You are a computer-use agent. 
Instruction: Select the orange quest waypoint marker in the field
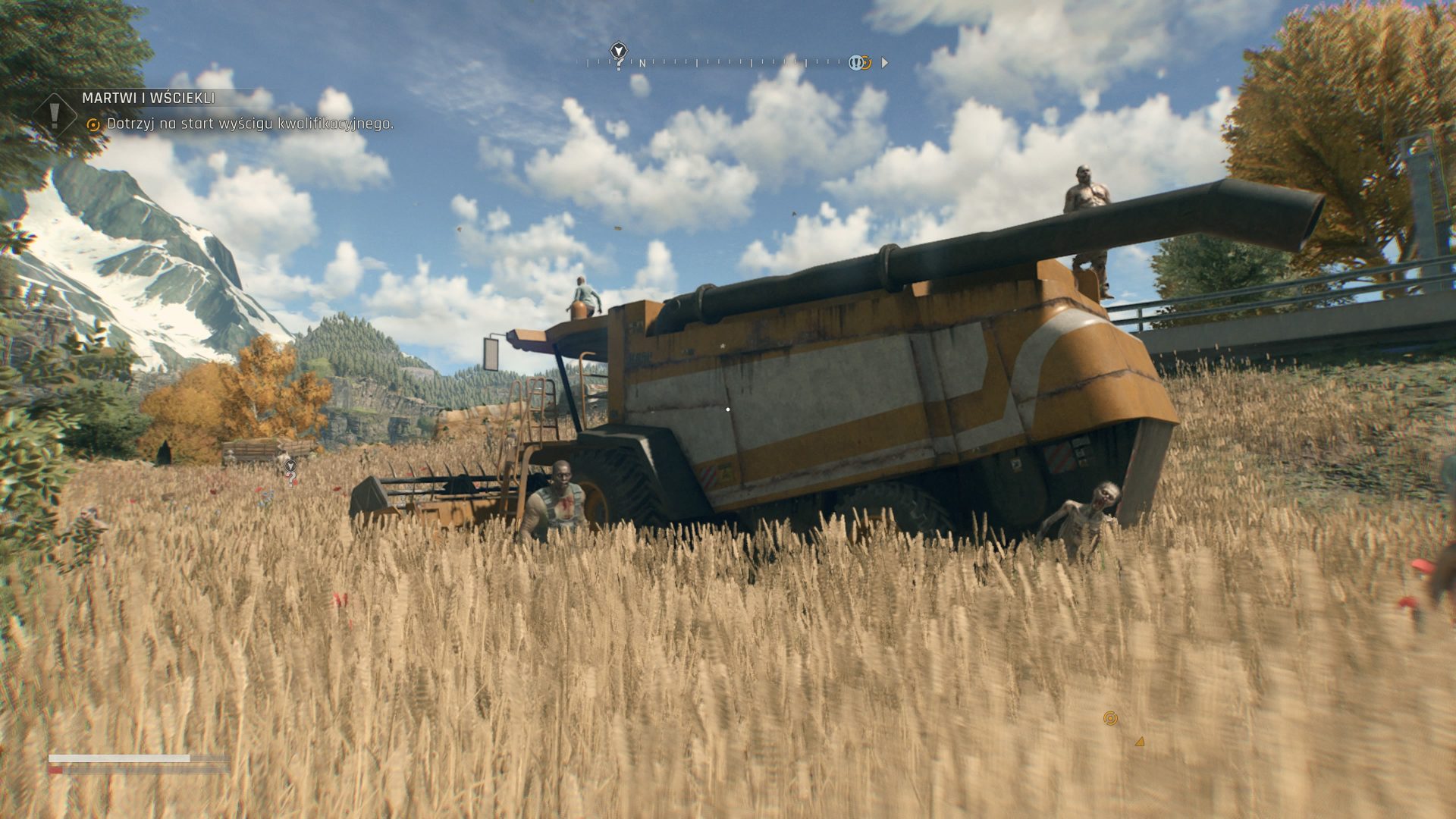(1110, 718)
